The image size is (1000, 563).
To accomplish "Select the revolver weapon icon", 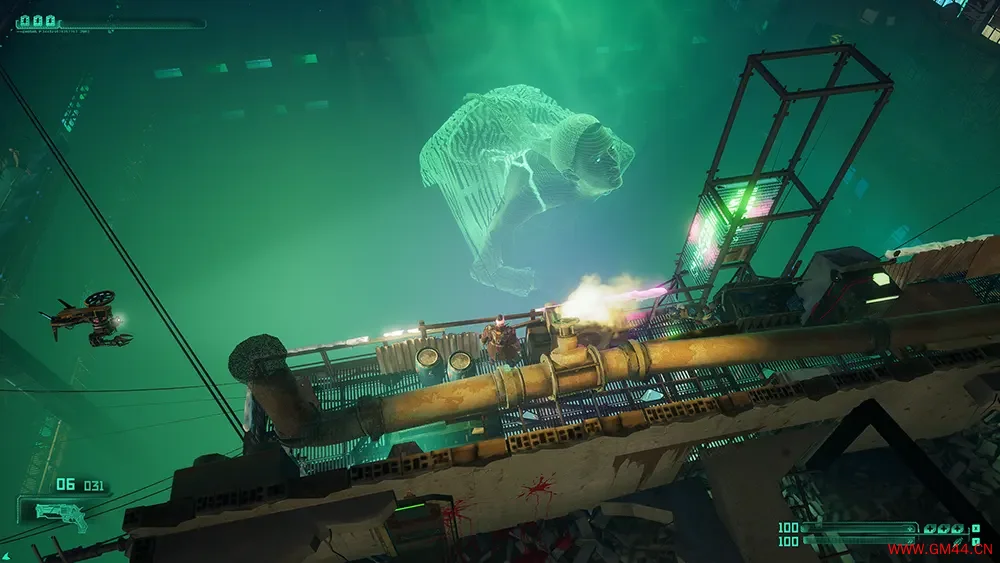I will 61,511.
